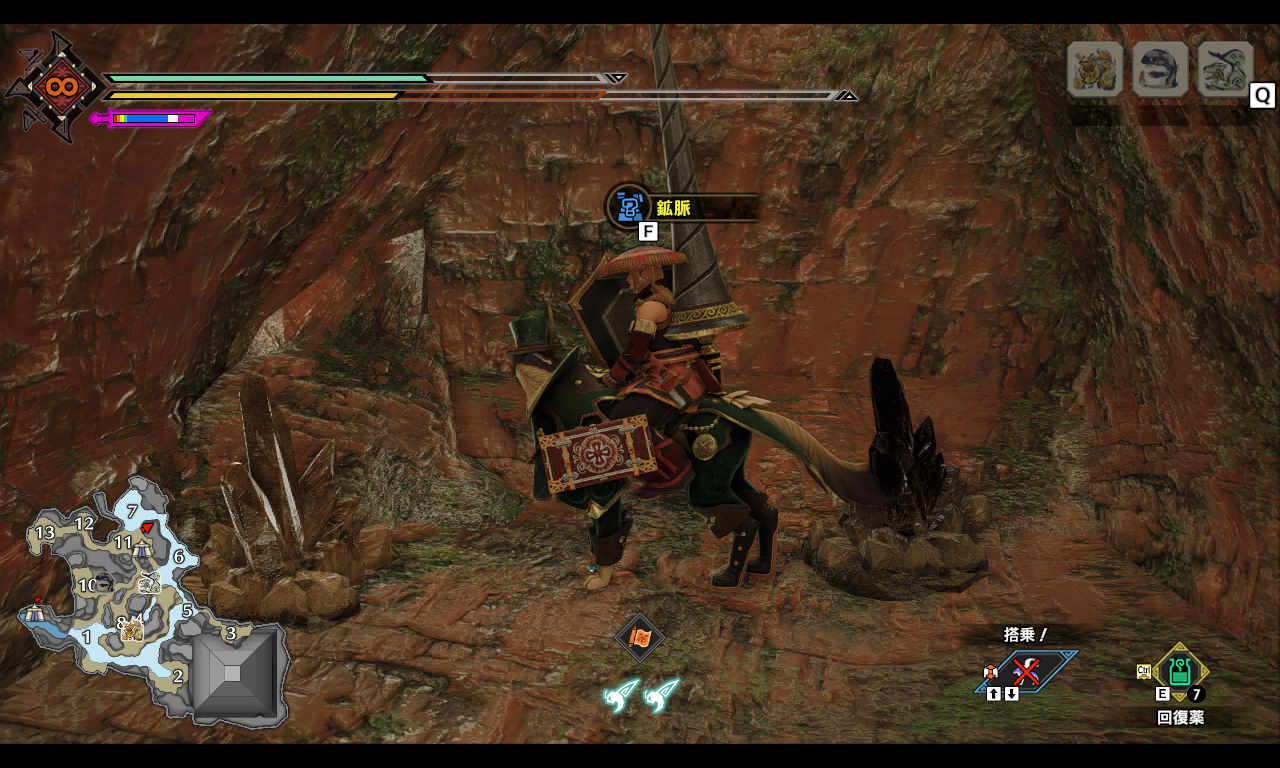This screenshot has width=1280, height=768.
Task: Click the green monster marker on the minimap
Action: point(150,583)
